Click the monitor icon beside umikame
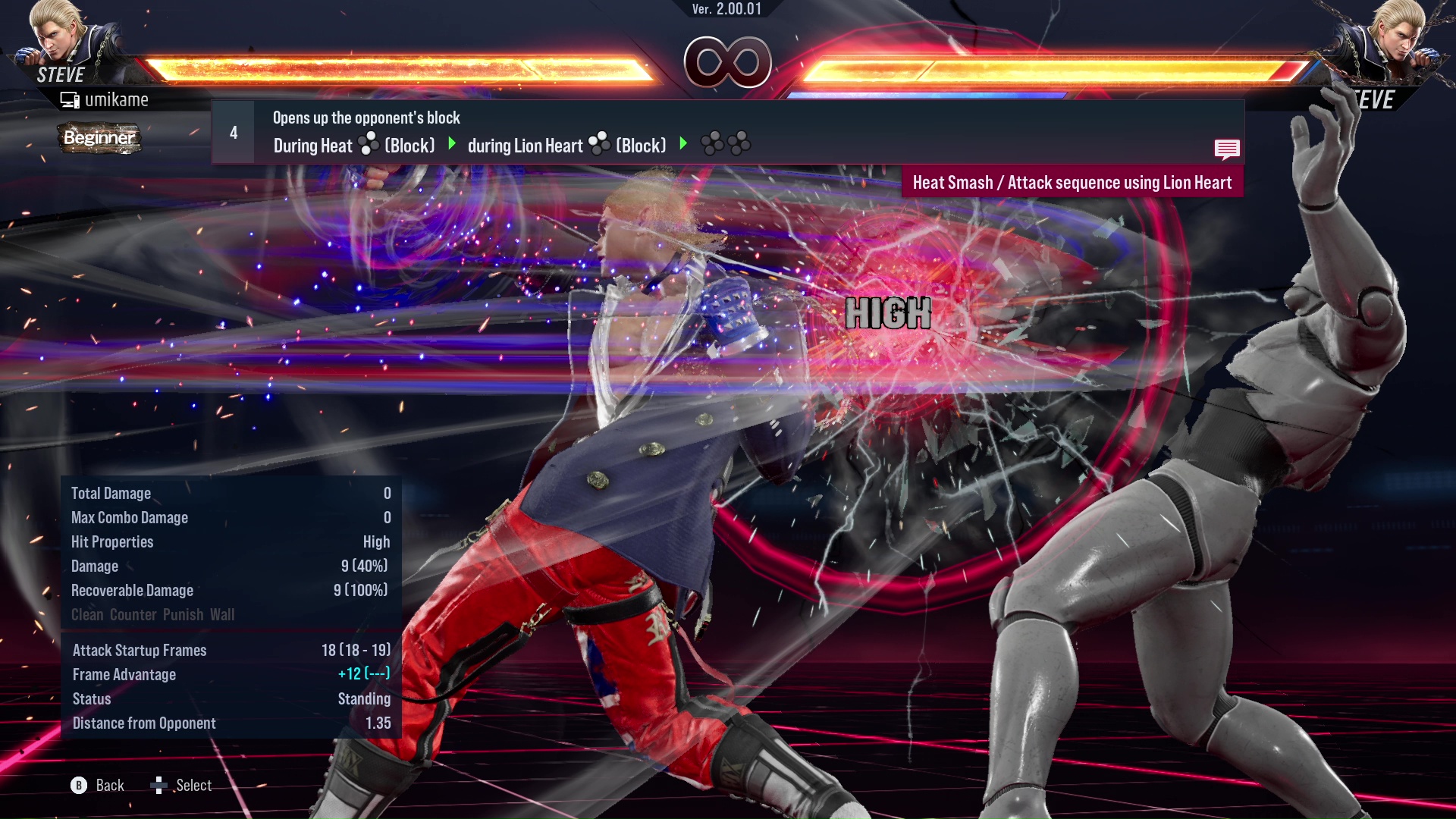 coord(71,99)
